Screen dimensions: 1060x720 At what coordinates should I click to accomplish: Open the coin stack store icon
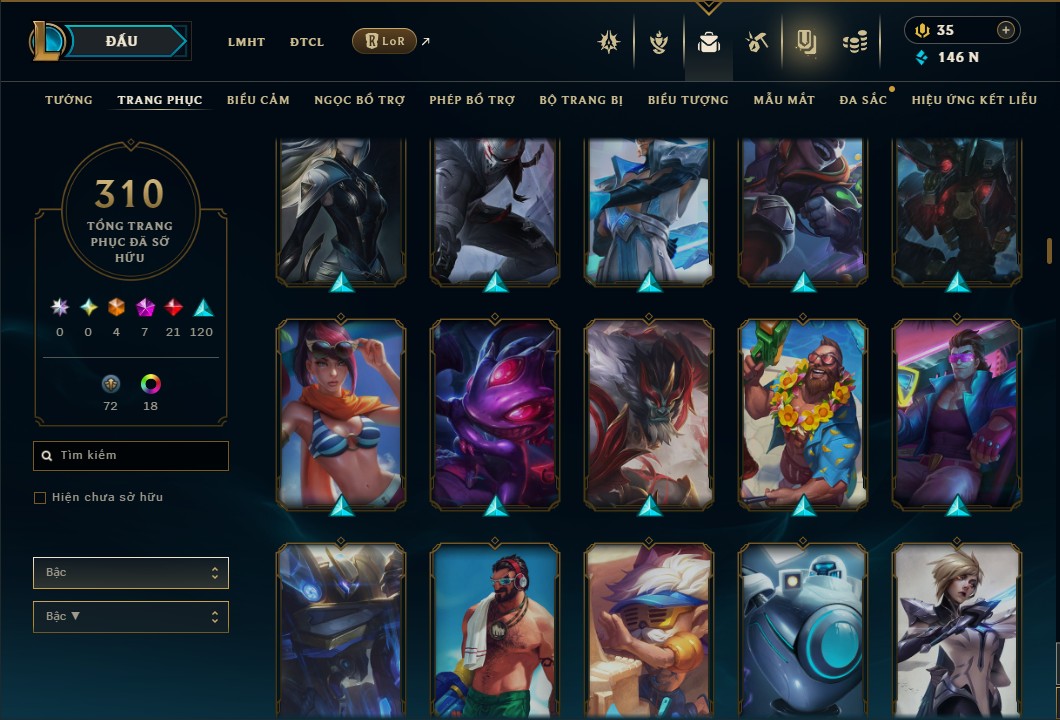click(x=853, y=42)
